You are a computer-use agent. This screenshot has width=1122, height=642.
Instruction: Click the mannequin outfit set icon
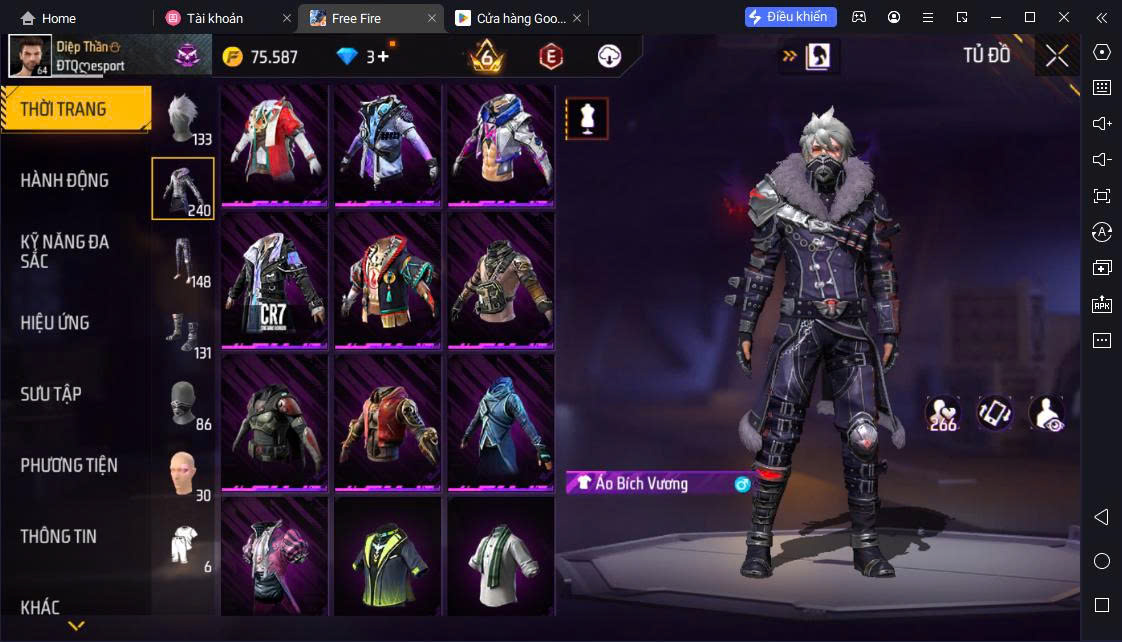(587, 118)
